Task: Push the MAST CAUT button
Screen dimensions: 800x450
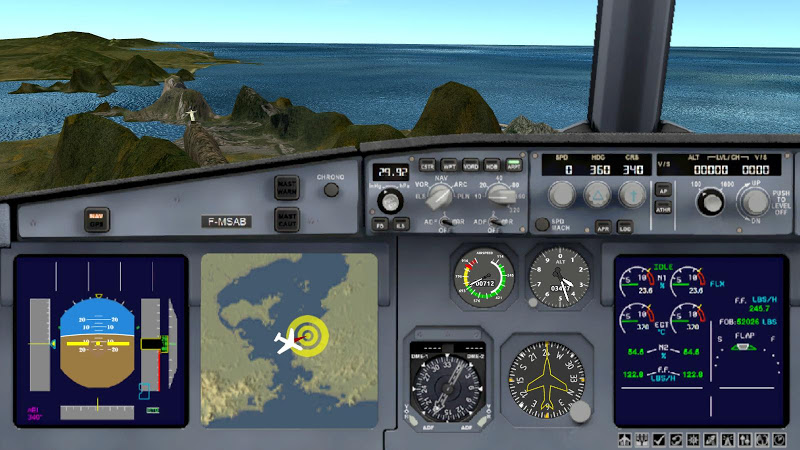Action: [287, 219]
